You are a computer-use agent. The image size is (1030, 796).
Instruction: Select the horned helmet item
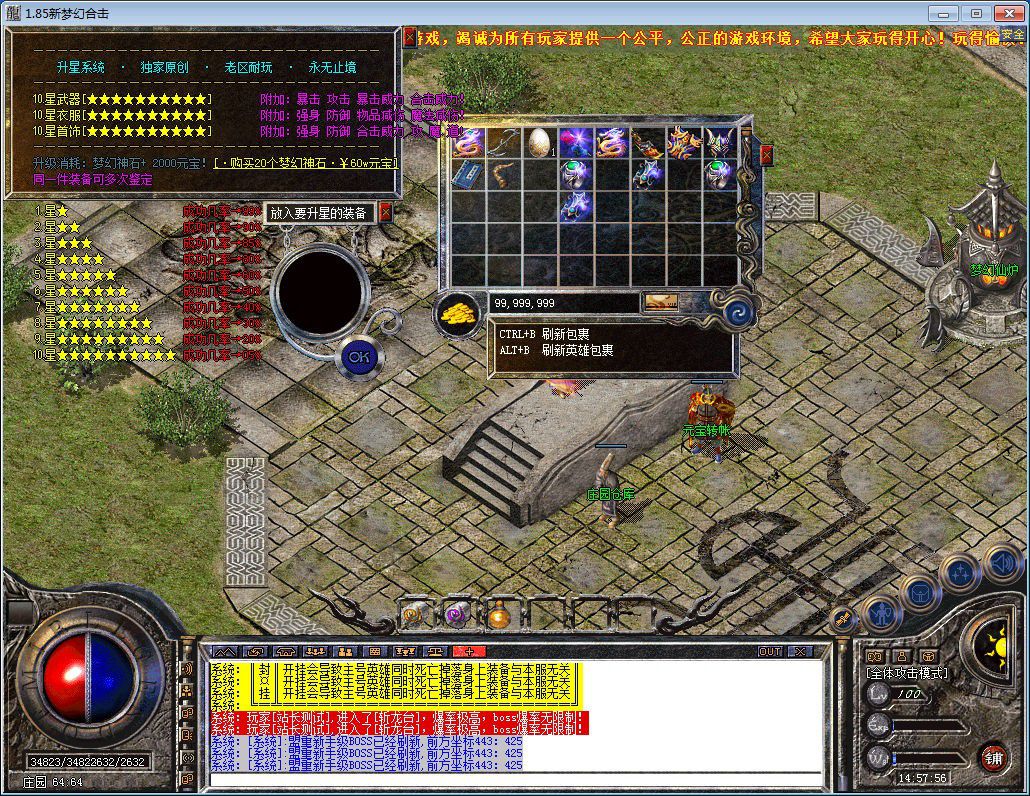(720, 141)
